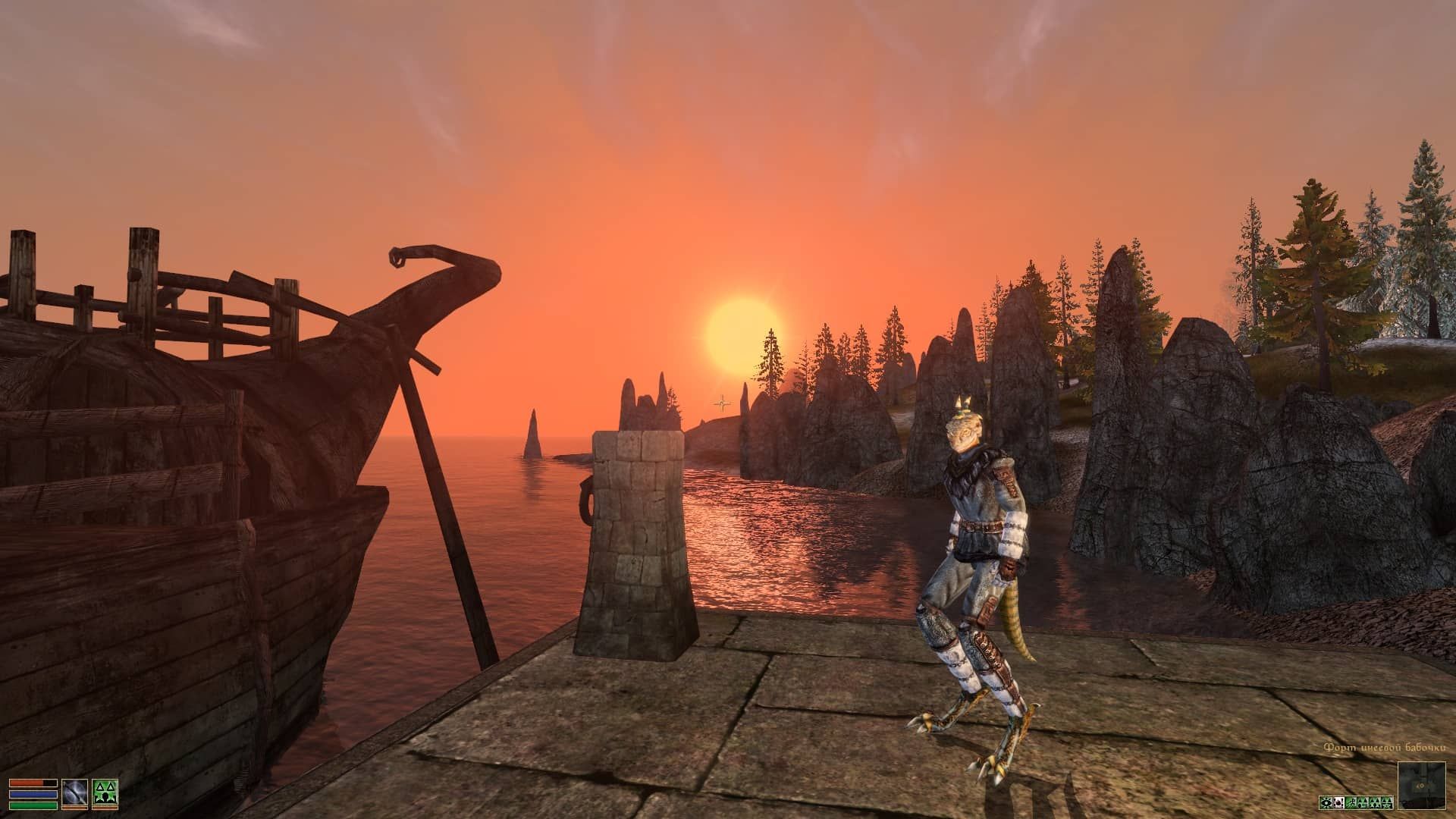Click the green running figure effect icon
Screen dimensions: 1456x819
coord(1351,803)
